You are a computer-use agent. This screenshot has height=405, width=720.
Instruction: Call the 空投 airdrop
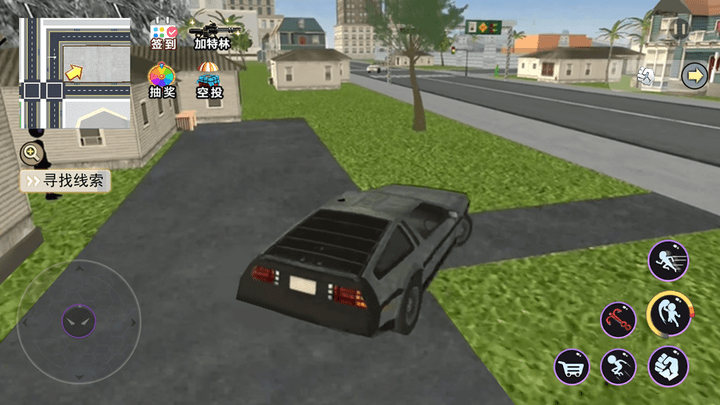(209, 81)
